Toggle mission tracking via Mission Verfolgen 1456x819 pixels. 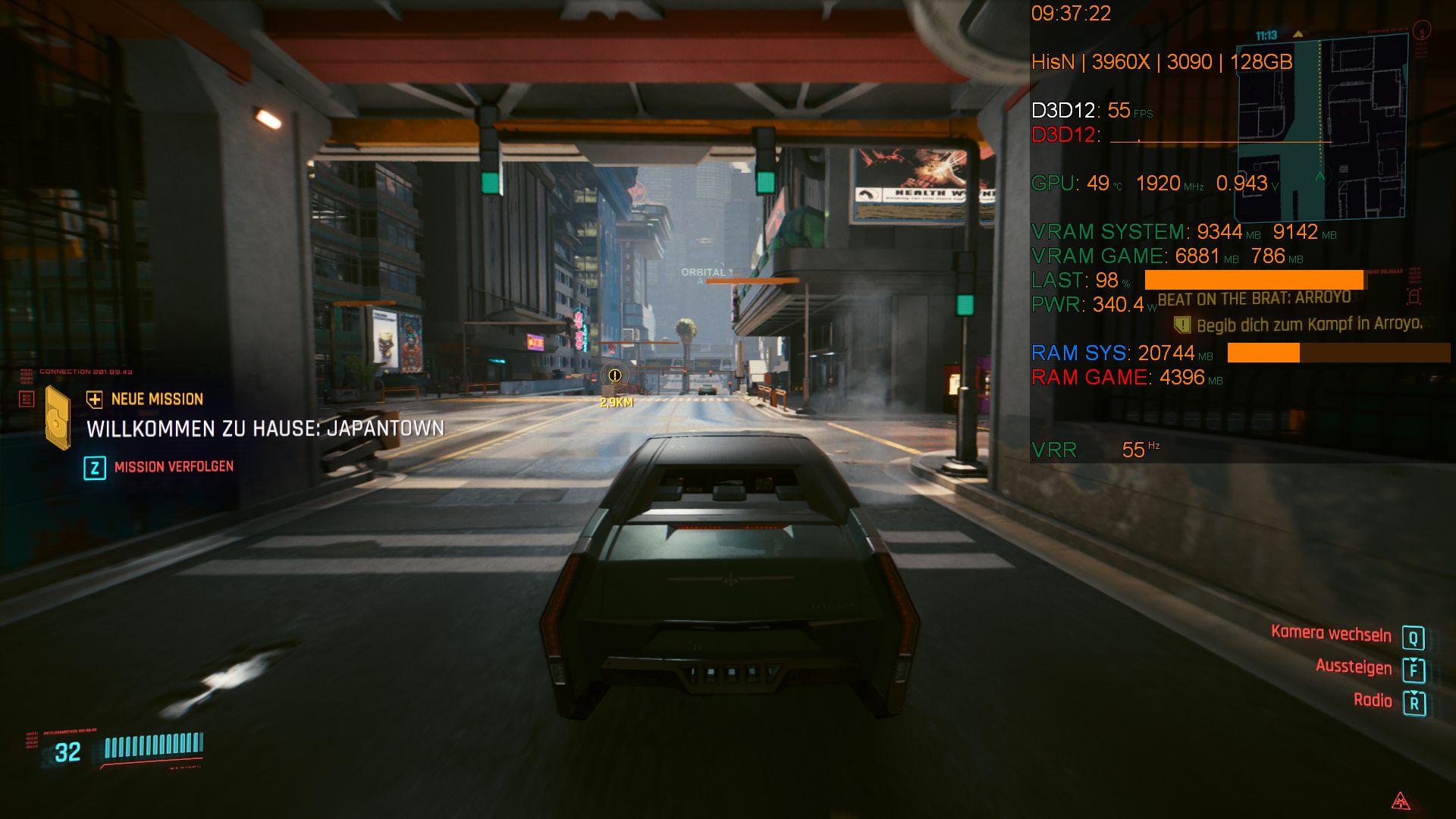pyautogui.click(x=174, y=466)
